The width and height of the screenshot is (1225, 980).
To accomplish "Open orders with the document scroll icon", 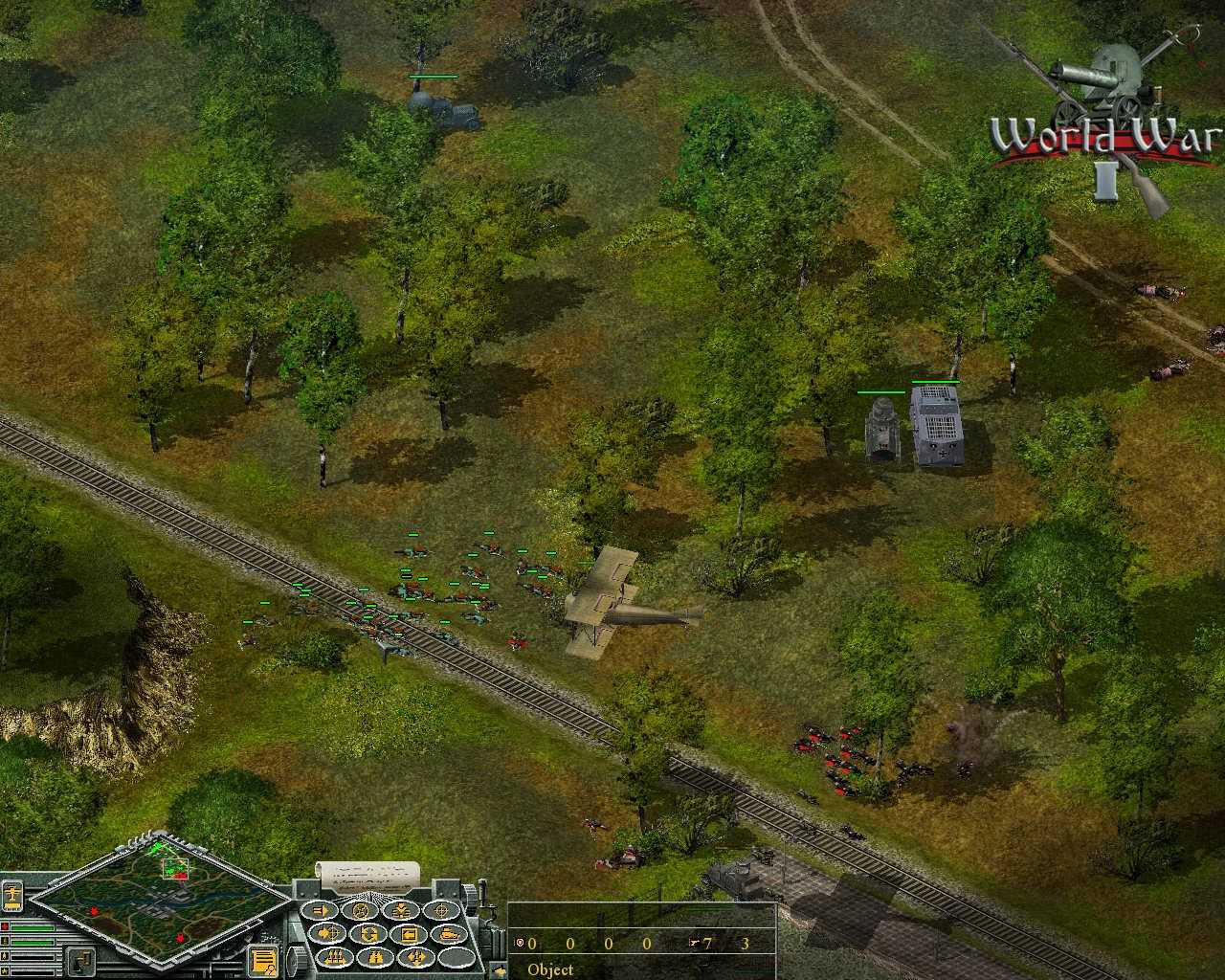I will [x=264, y=960].
